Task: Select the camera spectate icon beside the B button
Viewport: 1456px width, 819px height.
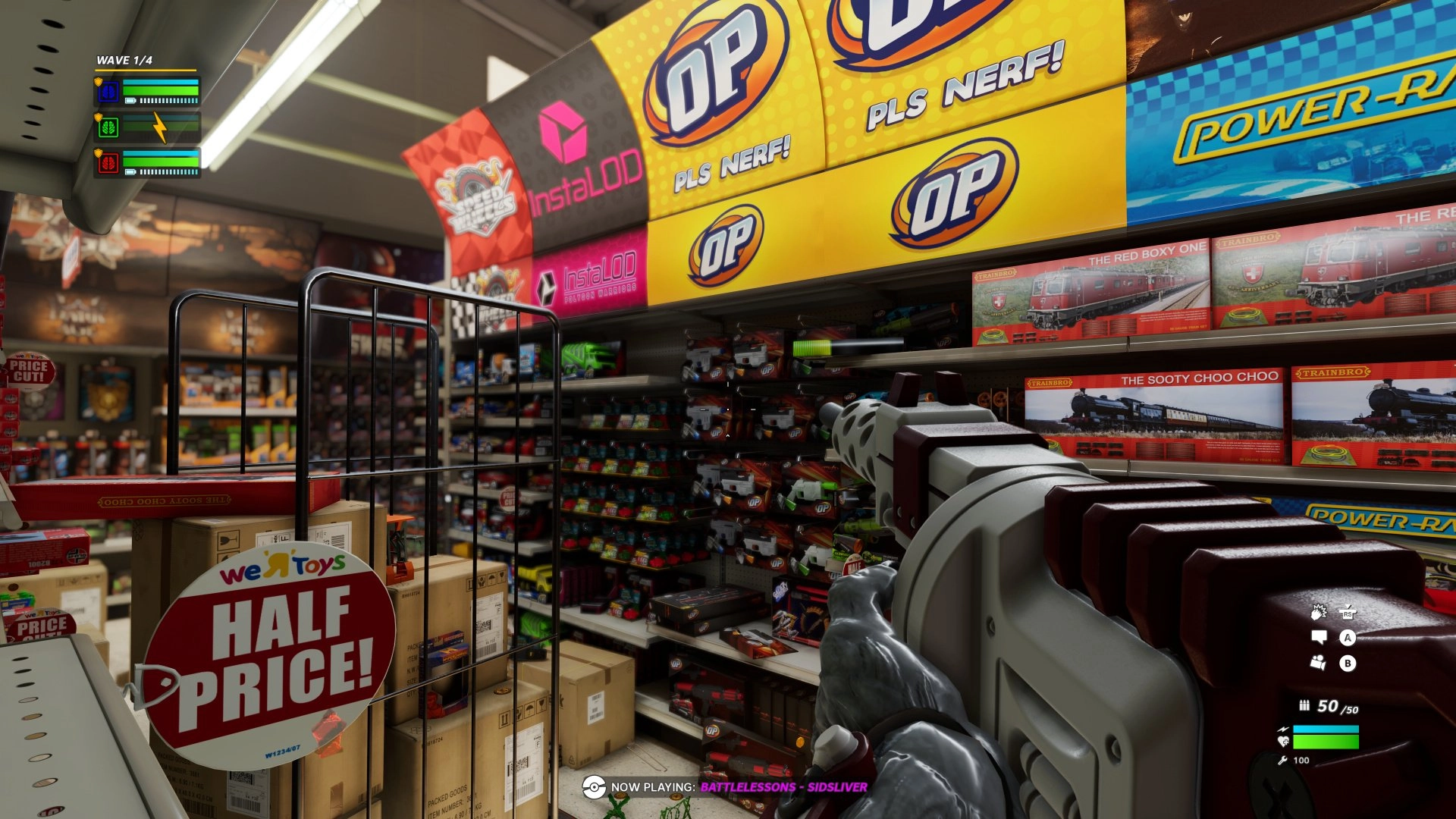Action: click(x=1318, y=661)
